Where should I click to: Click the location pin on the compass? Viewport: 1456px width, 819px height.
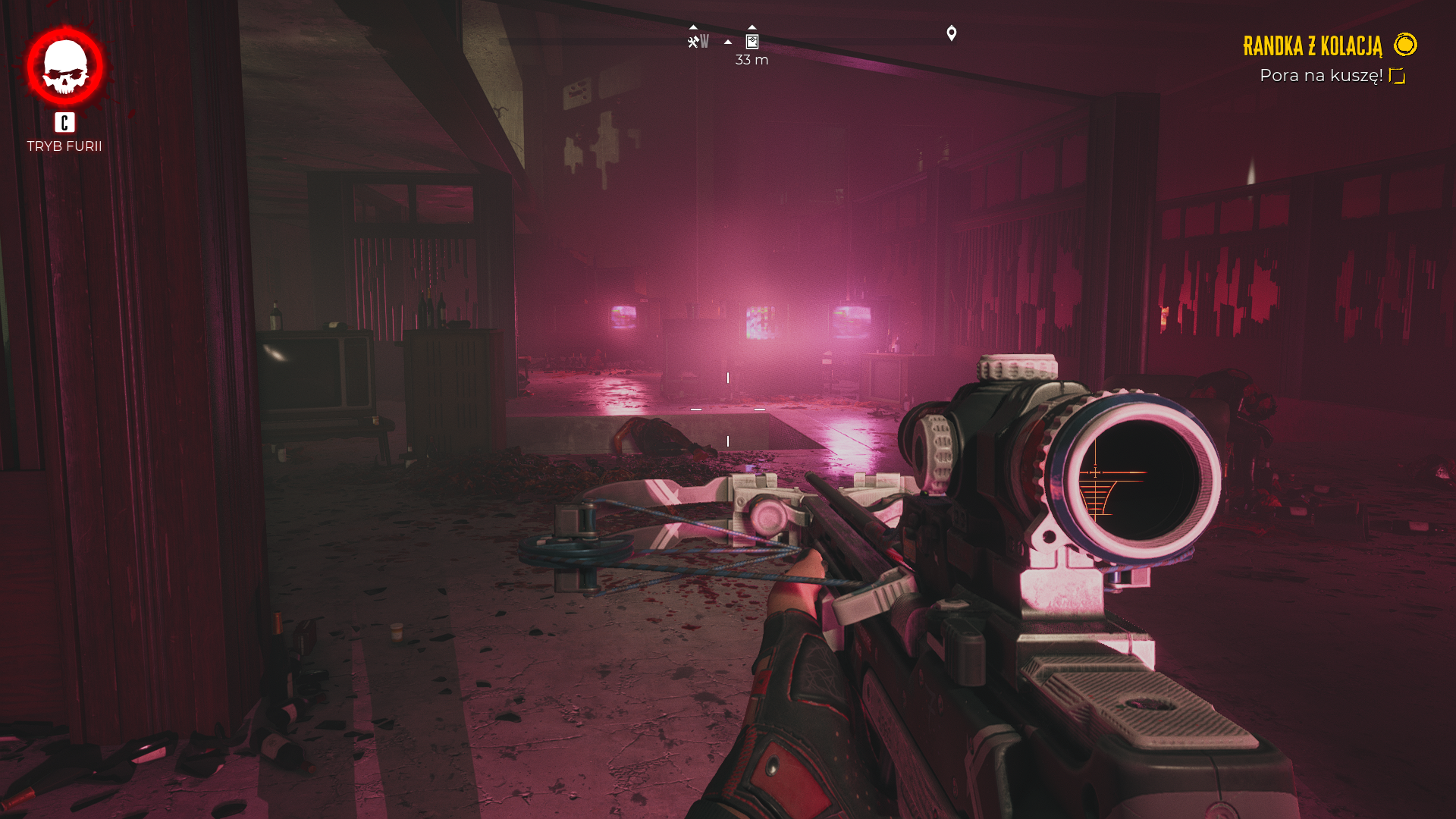(x=952, y=33)
